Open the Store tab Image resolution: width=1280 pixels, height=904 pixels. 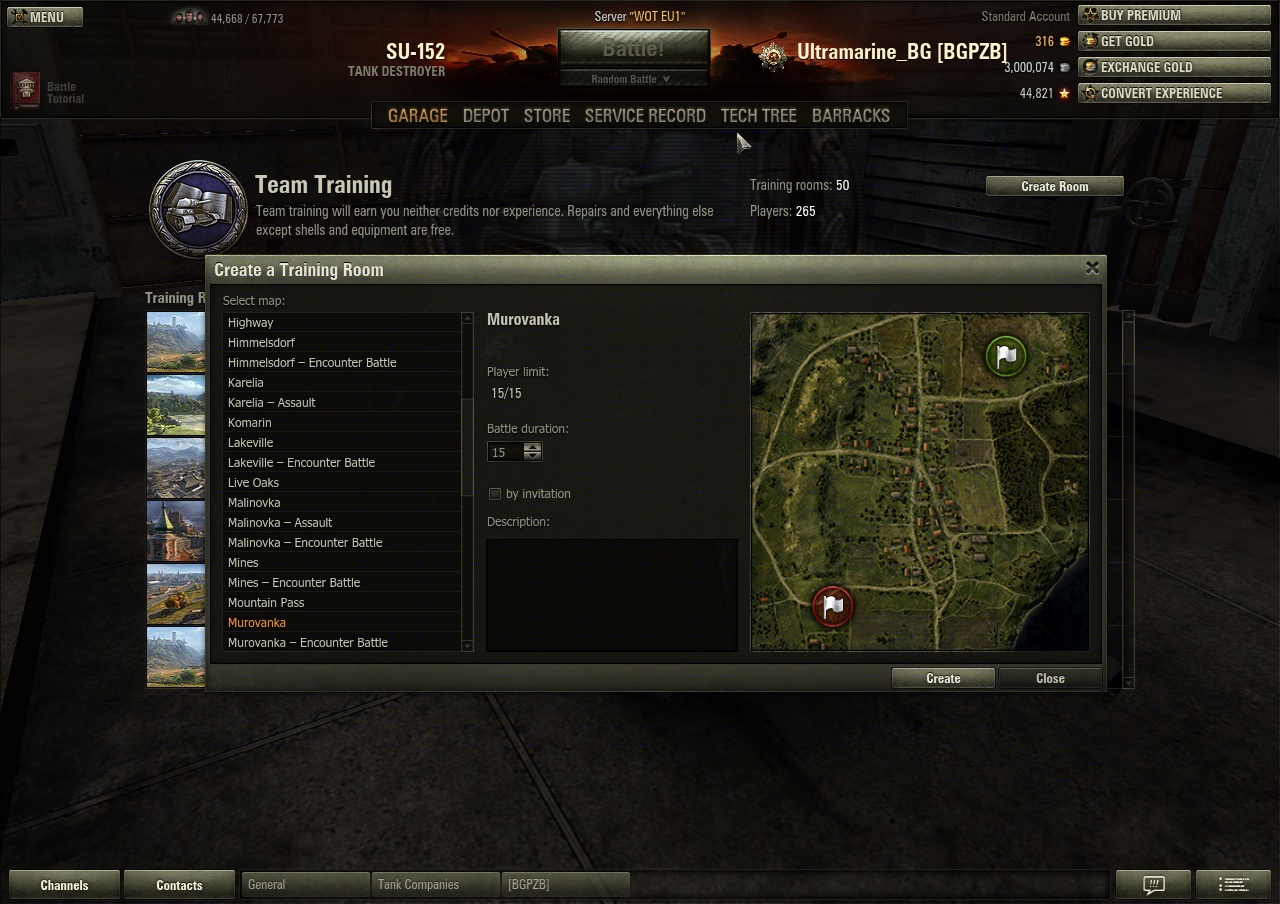coord(547,116)
